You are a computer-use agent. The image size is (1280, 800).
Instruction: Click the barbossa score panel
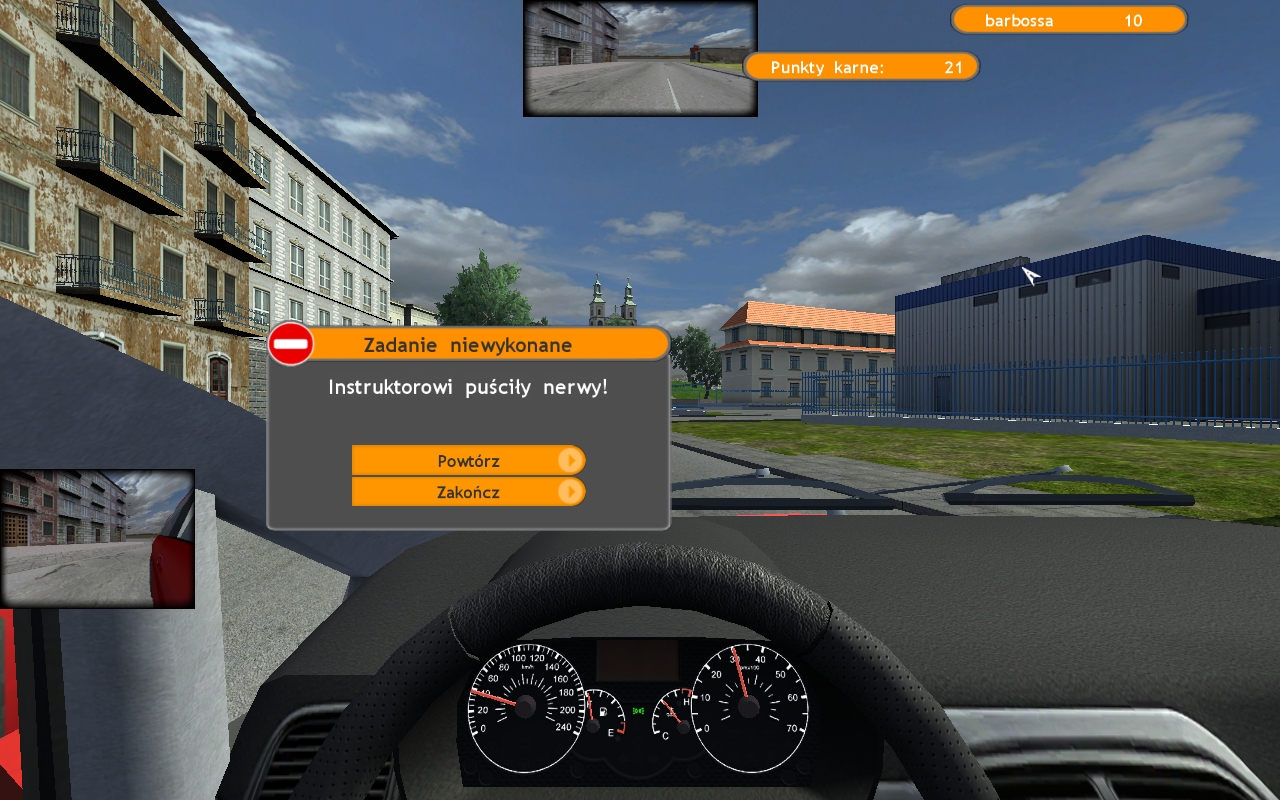tap(1068, 20)
